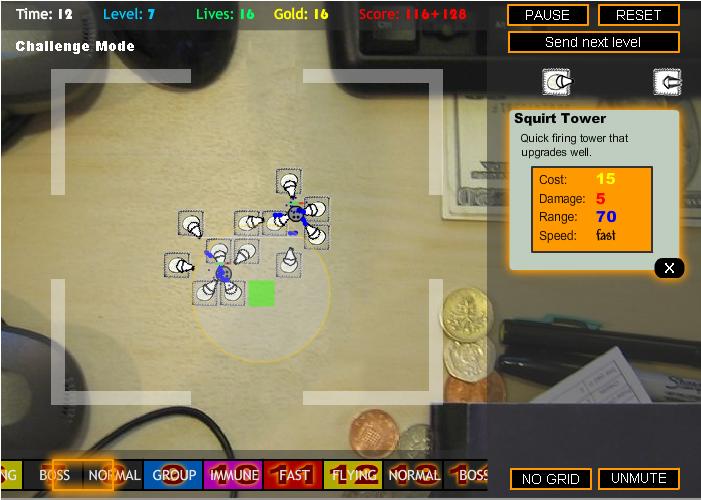Choose the dark-tipped tower build icon

click(x=667, y=82)
